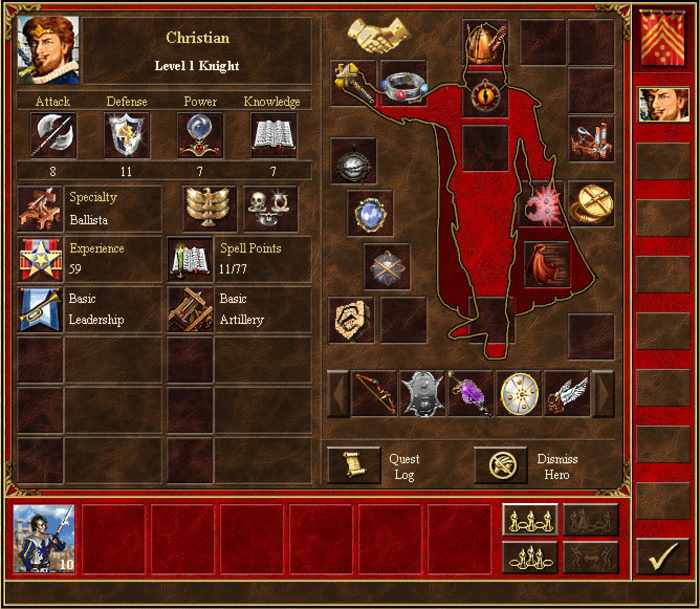Click the eagle morale icon
700x609 pixels.
click(x=209, y=208)
